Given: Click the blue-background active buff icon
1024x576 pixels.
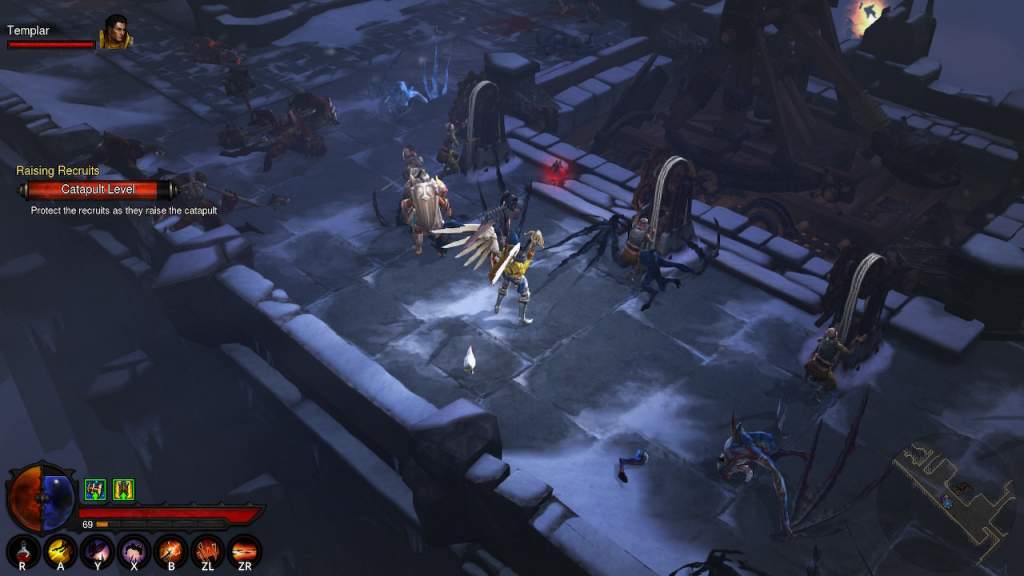Looking at the screenshot, I should pyautogui.click(x=95, y=489).
